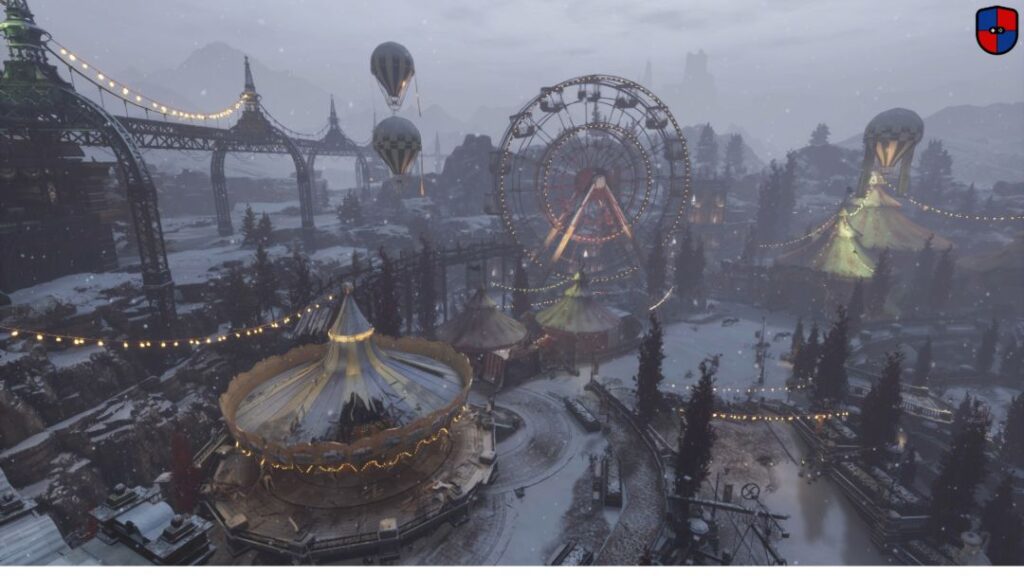Click the red and blue shield logo
The image size is (1024, 576).
(x=996, y=29)
